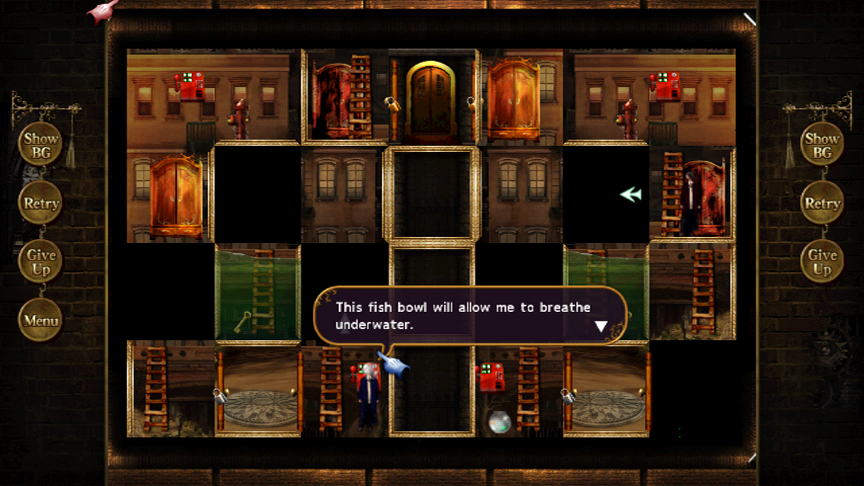Hit Retry in the right panel
This screenshot has width=864, height=486.
822,203
